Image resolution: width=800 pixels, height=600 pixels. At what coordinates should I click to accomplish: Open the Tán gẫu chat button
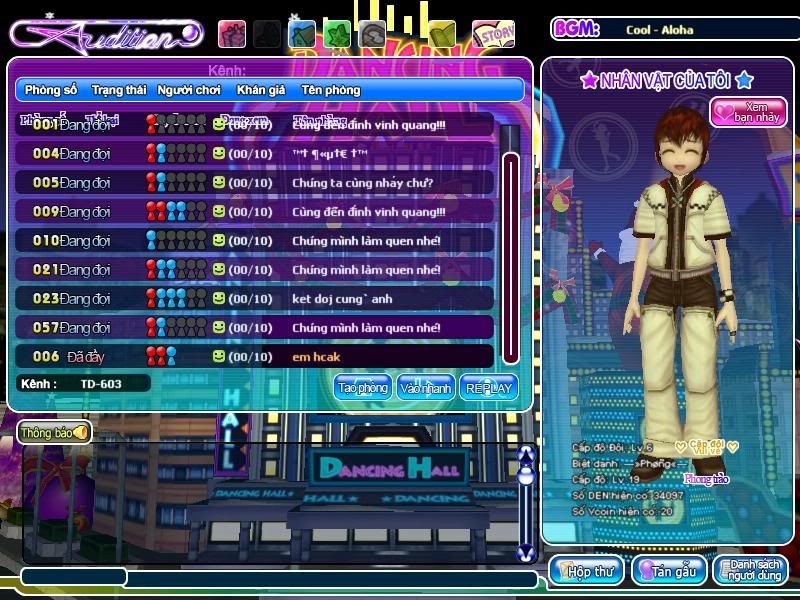coord(669,571)
